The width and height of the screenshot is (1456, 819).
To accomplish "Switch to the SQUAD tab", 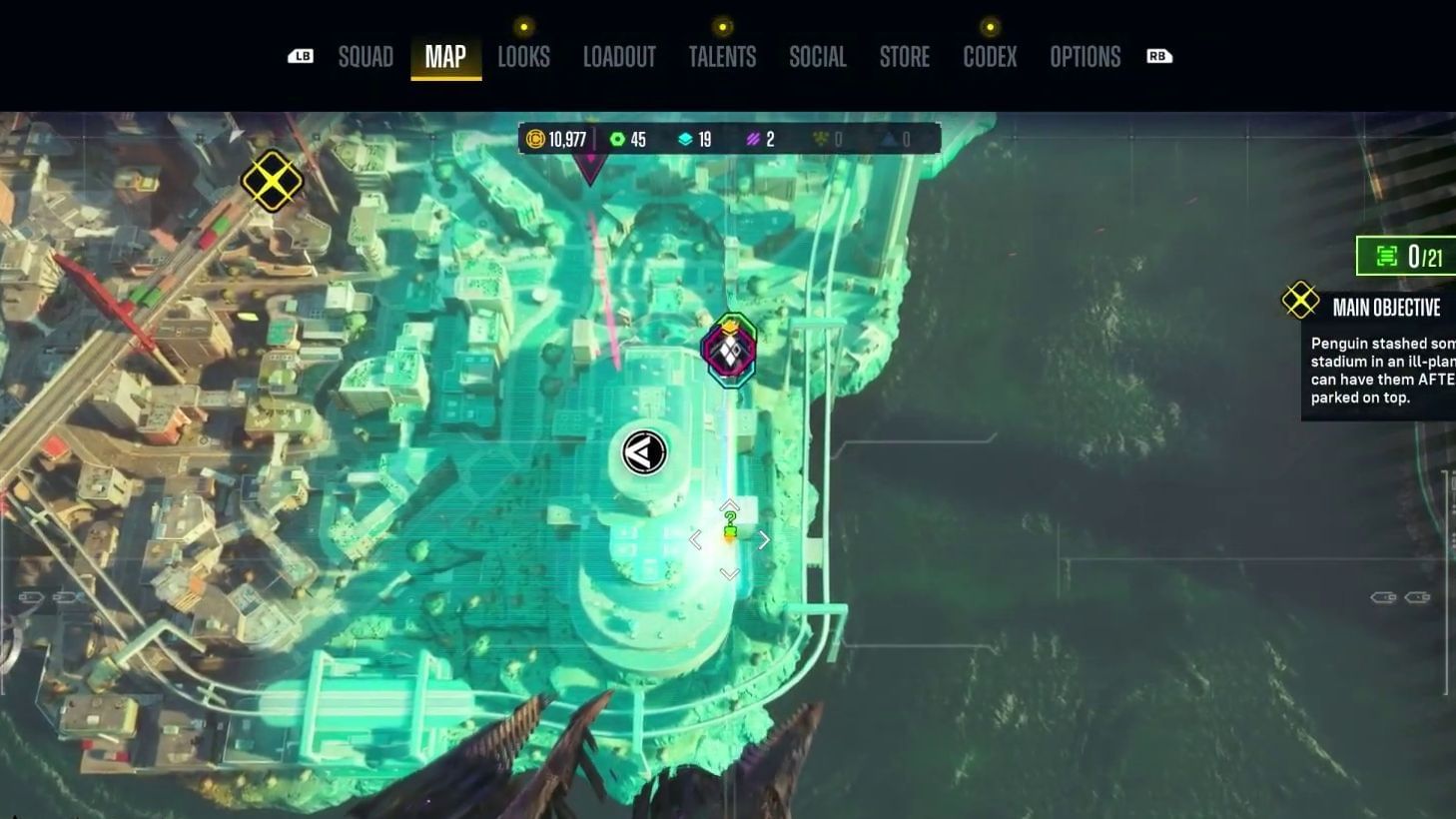I will [365, 57].
